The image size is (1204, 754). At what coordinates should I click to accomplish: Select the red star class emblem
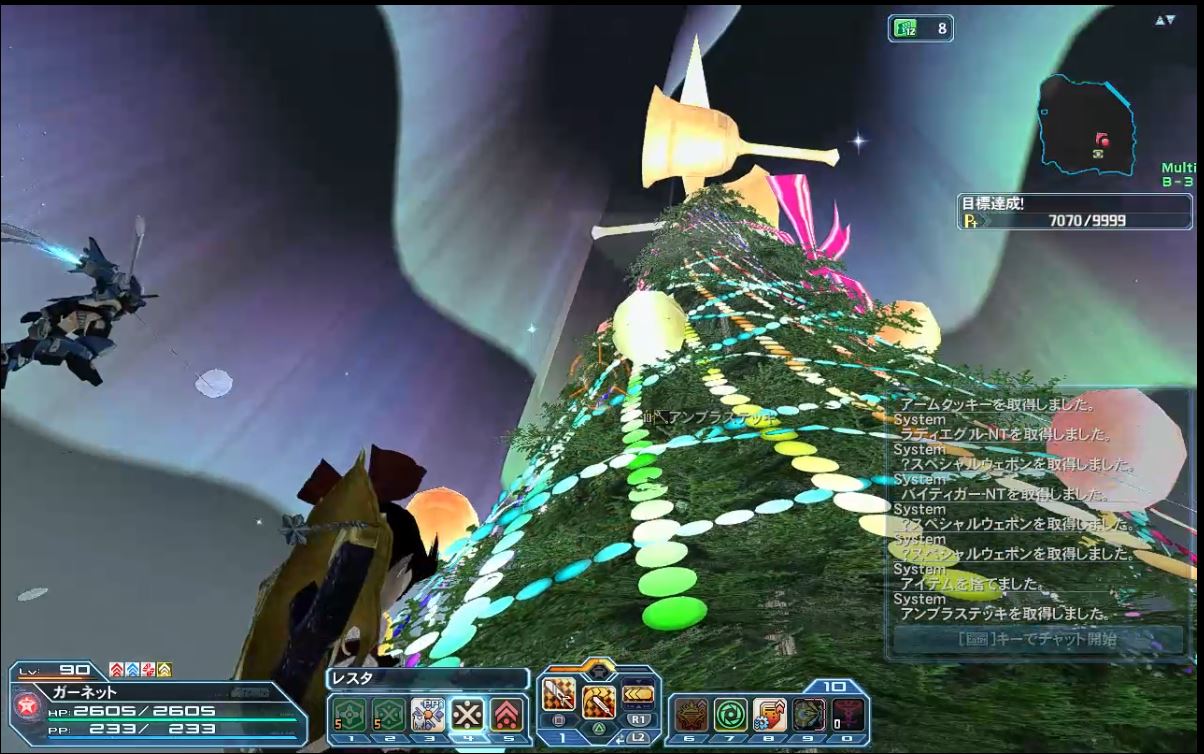(x=27, y=705)
